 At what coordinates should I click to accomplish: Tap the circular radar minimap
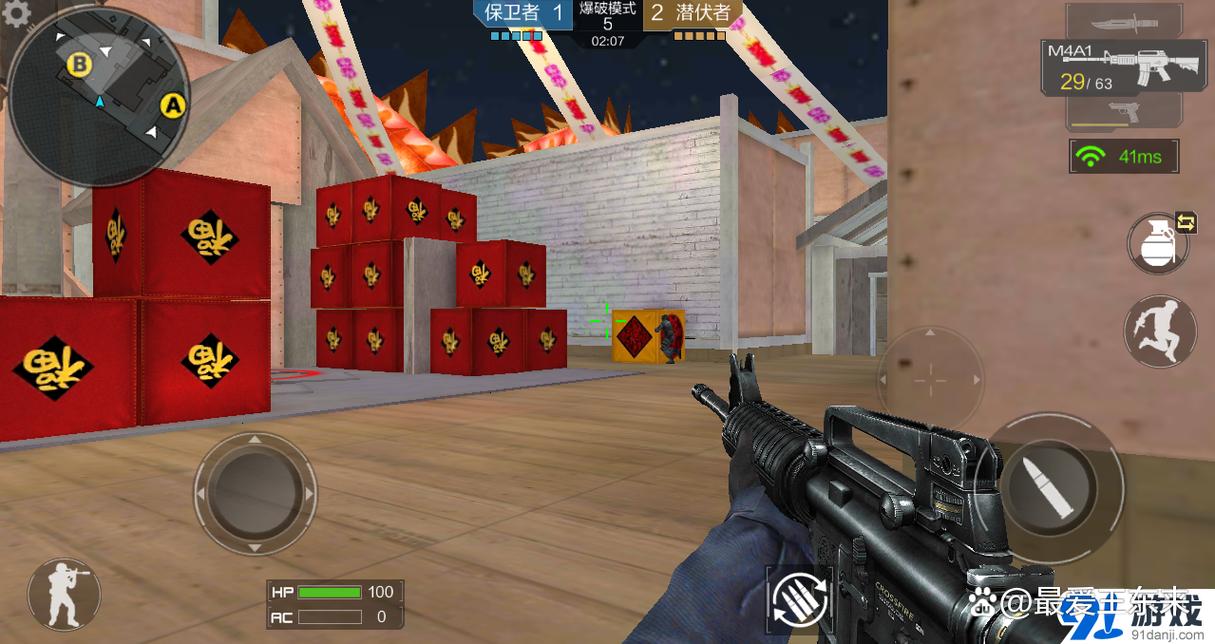pyautogui.click(x=100, y=96)
